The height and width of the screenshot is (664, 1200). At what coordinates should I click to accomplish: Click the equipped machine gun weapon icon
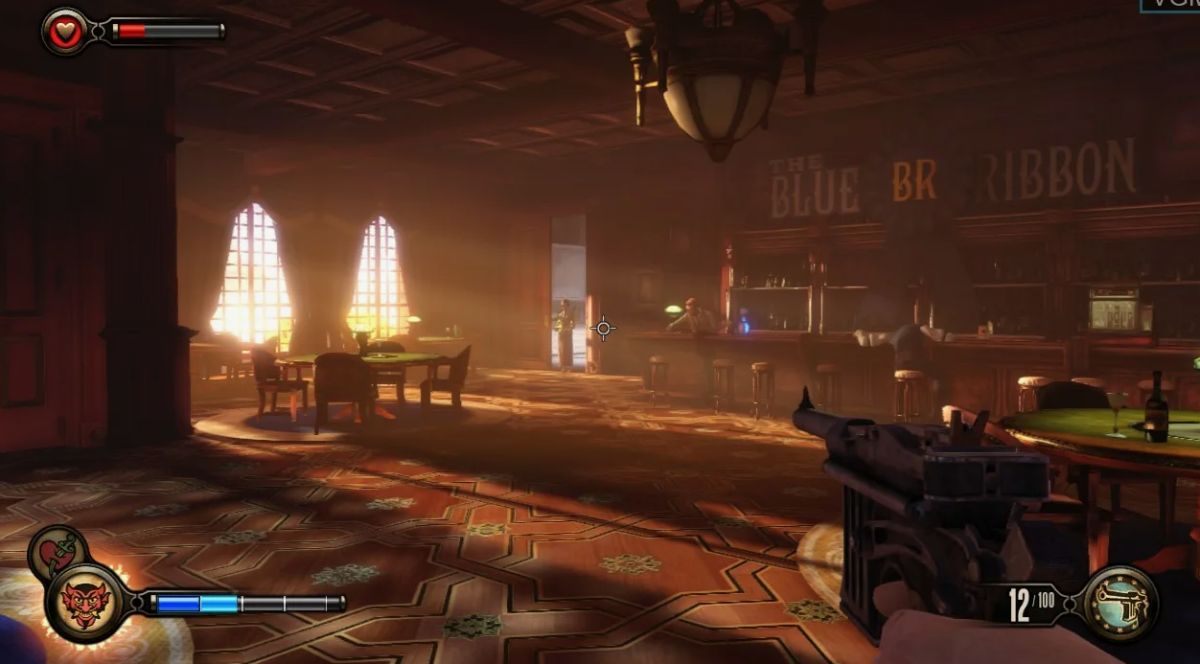point(1121,603)
